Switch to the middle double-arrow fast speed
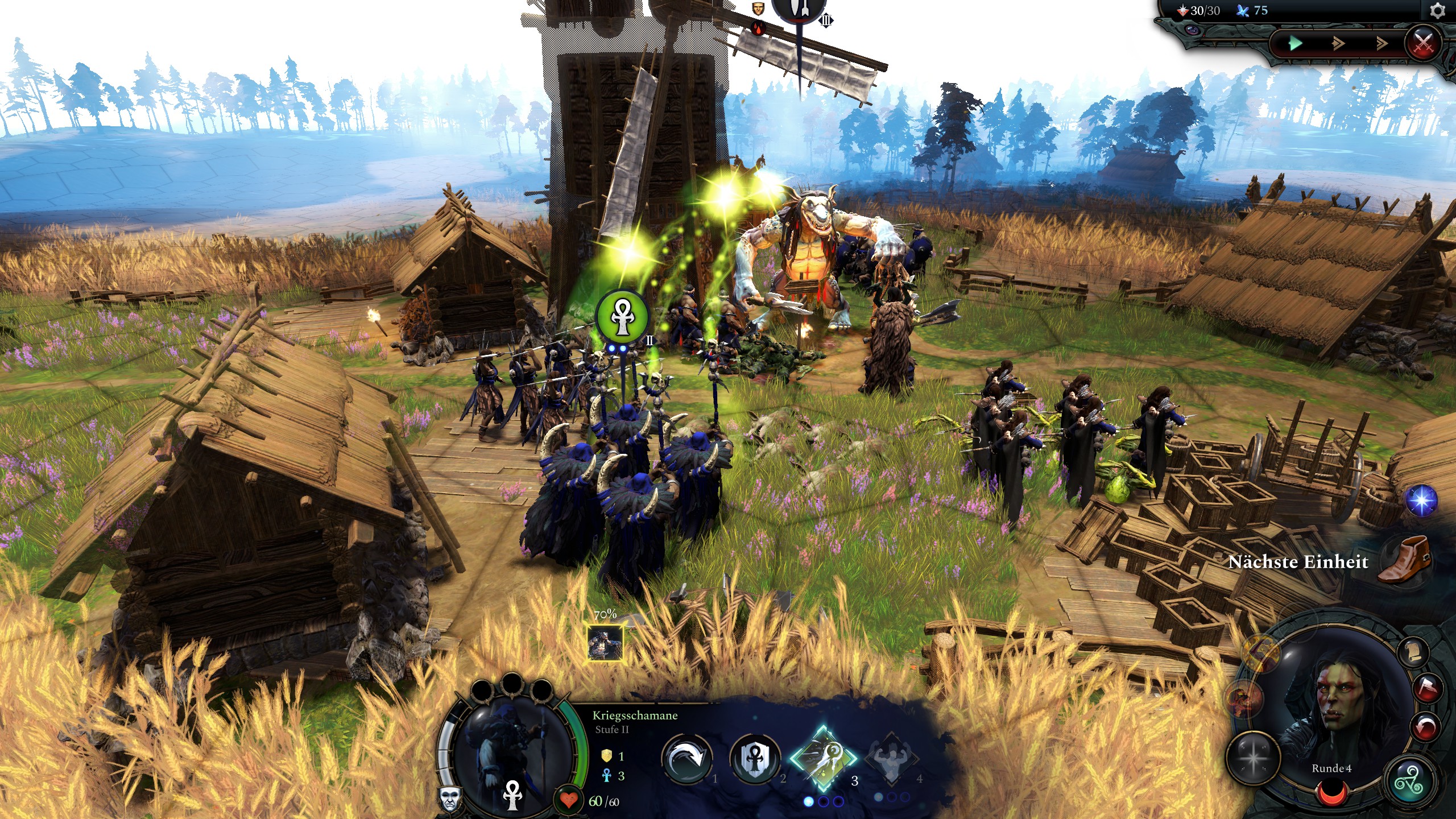 (1338, 43)
